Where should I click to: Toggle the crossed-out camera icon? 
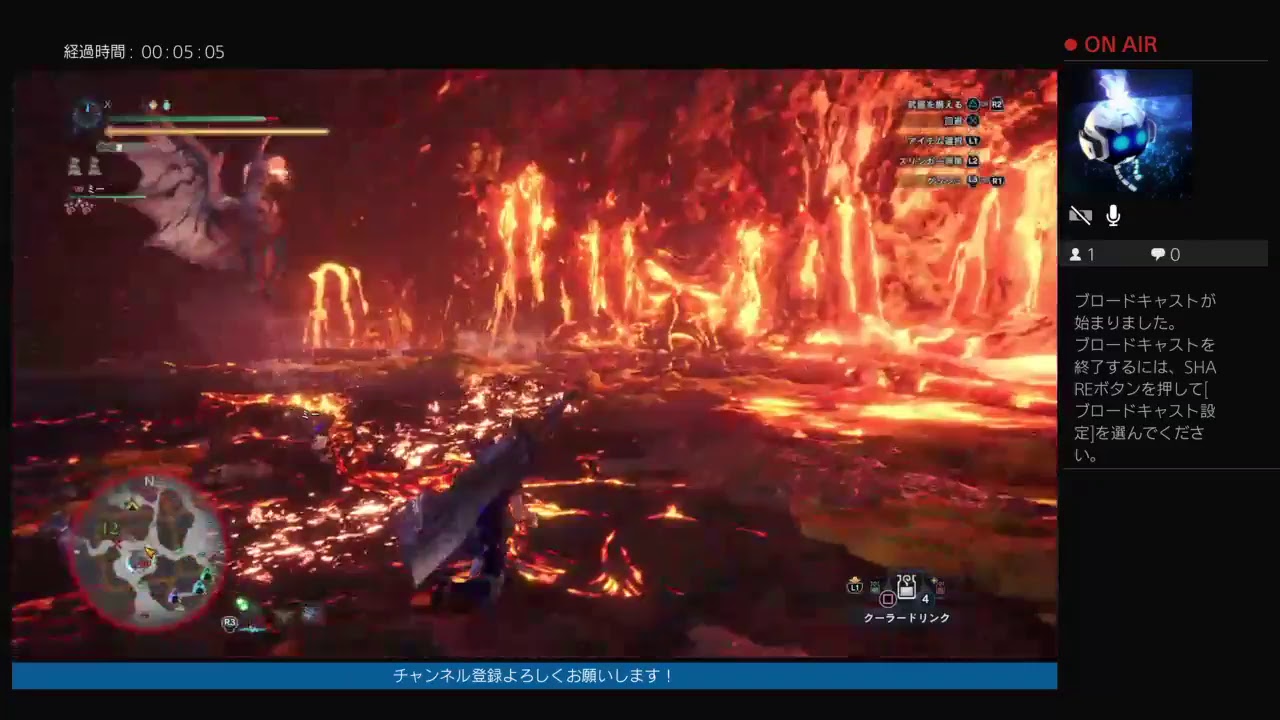tap(1080, 214)
